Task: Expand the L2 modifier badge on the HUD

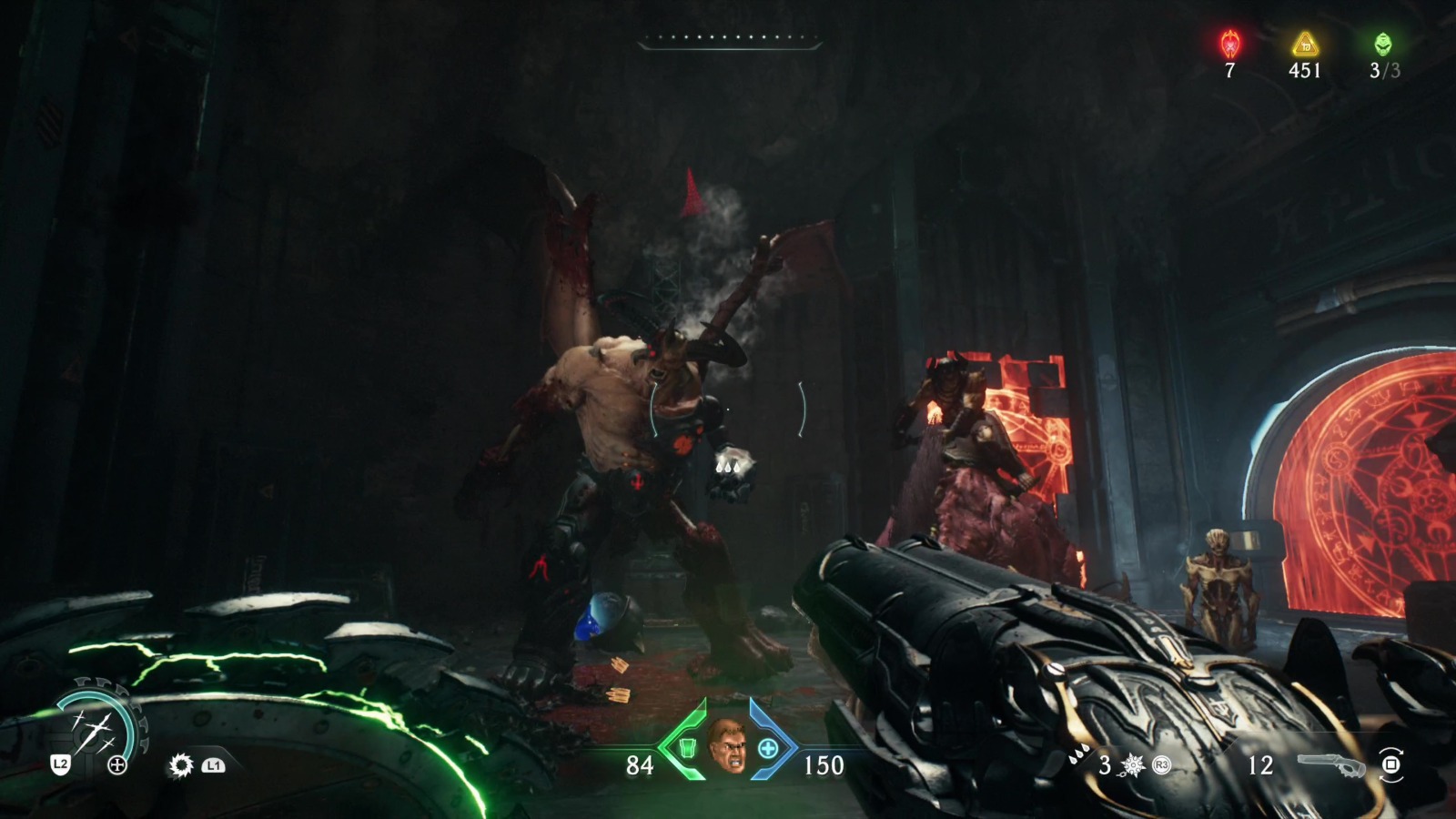Action: point(60,763)
